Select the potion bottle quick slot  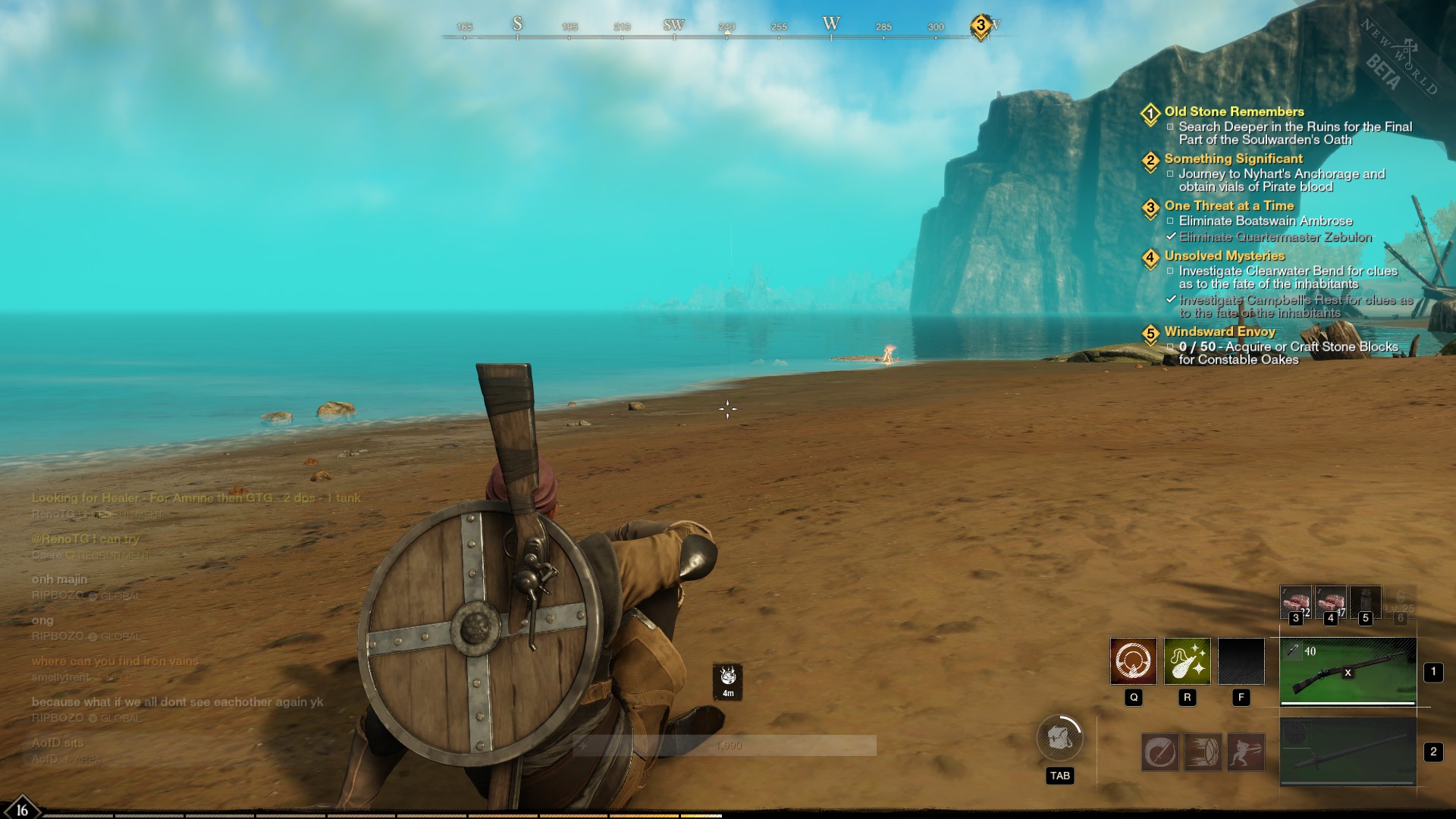(x=1365, y=602)
